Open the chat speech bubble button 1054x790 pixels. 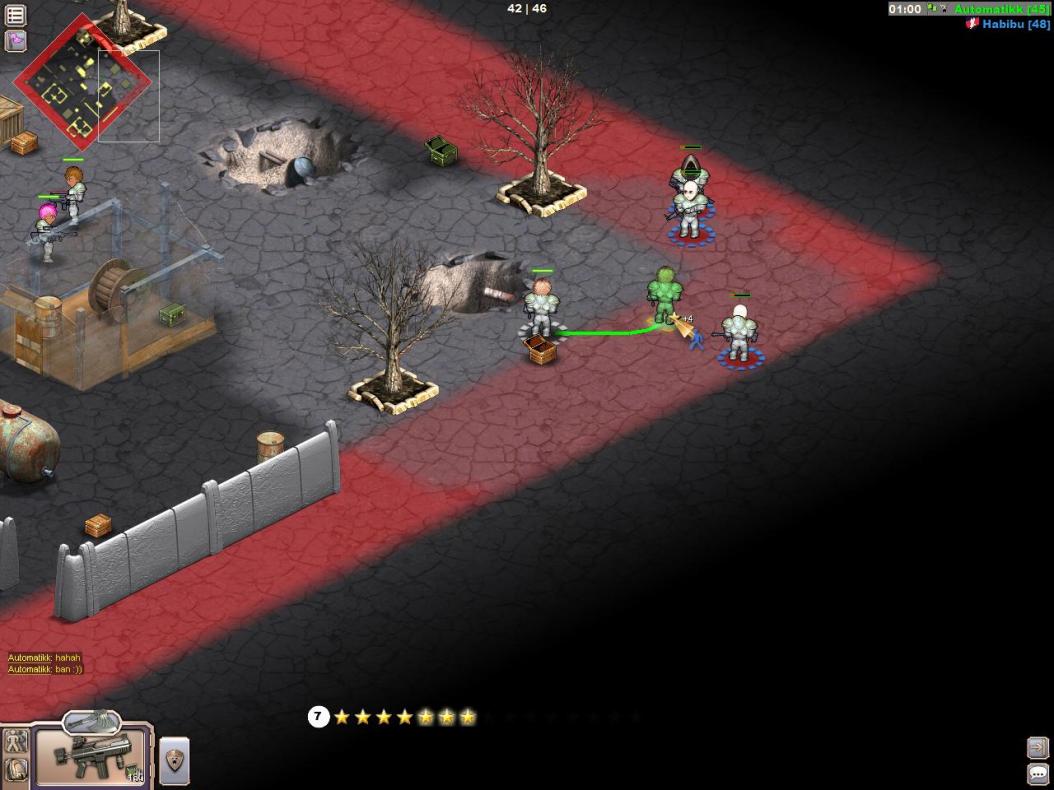tap(1037, 774)
